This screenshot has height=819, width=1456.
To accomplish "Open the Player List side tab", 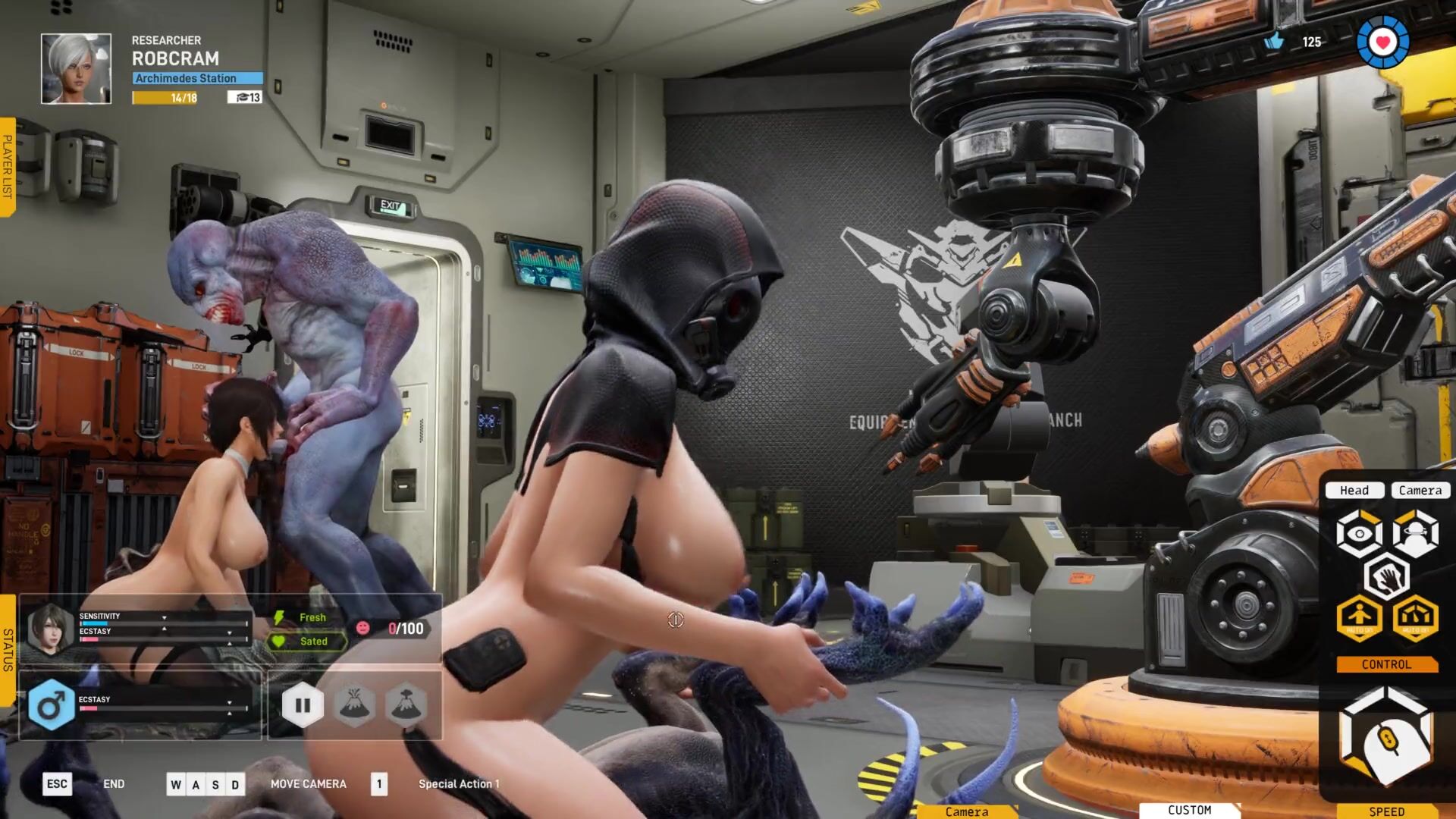I will pos(8,167).
